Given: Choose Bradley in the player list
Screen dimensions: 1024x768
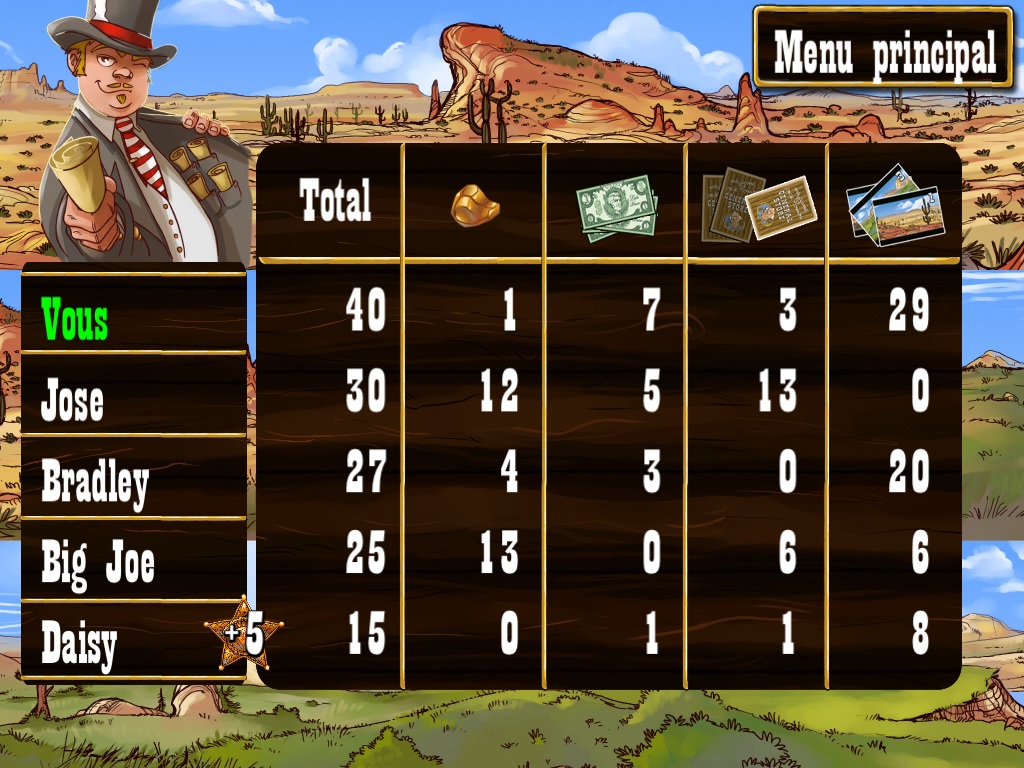Looking at the screenshot, I should (x=134, y=482).
